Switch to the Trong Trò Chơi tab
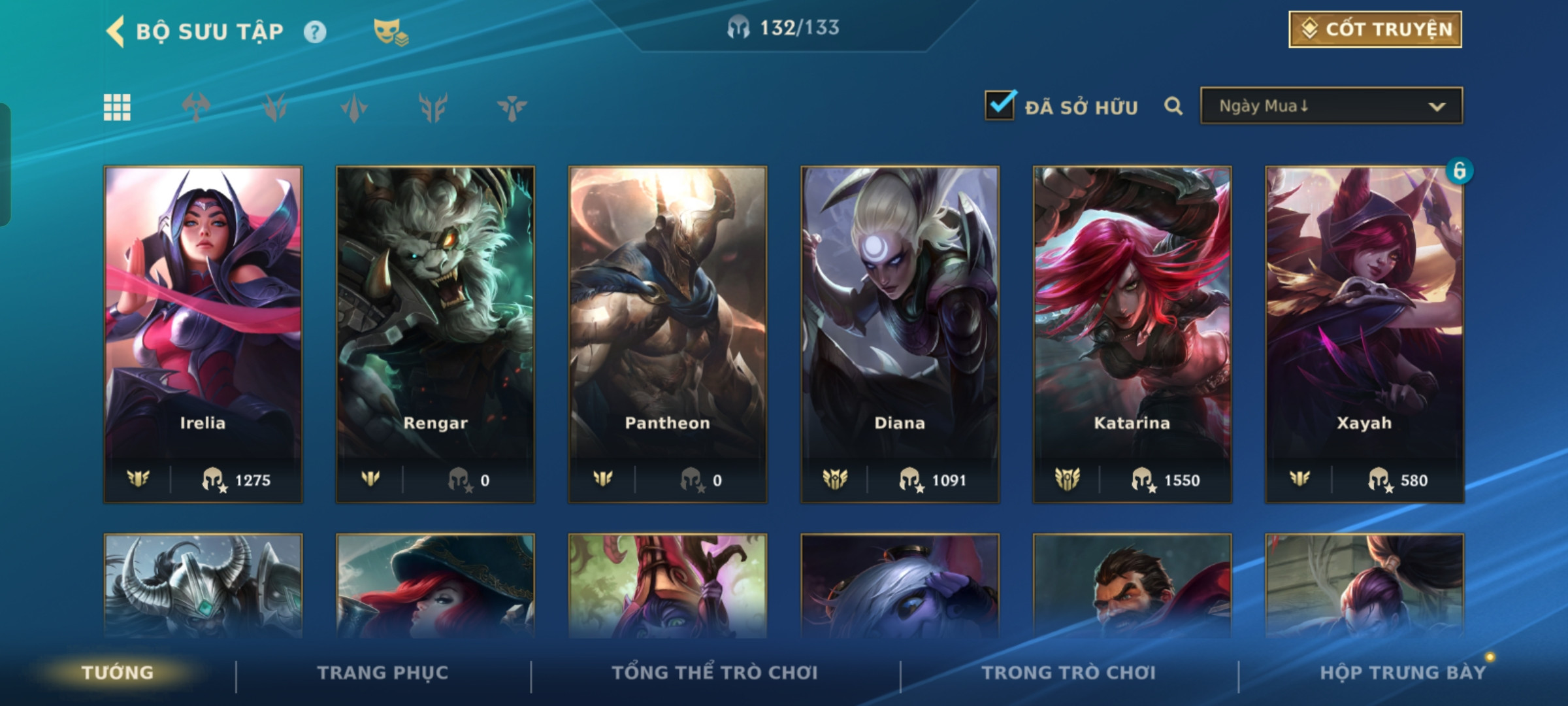Image resolution: width=1568 pixels, height=706 pixels. click(x=1069, y=673)
